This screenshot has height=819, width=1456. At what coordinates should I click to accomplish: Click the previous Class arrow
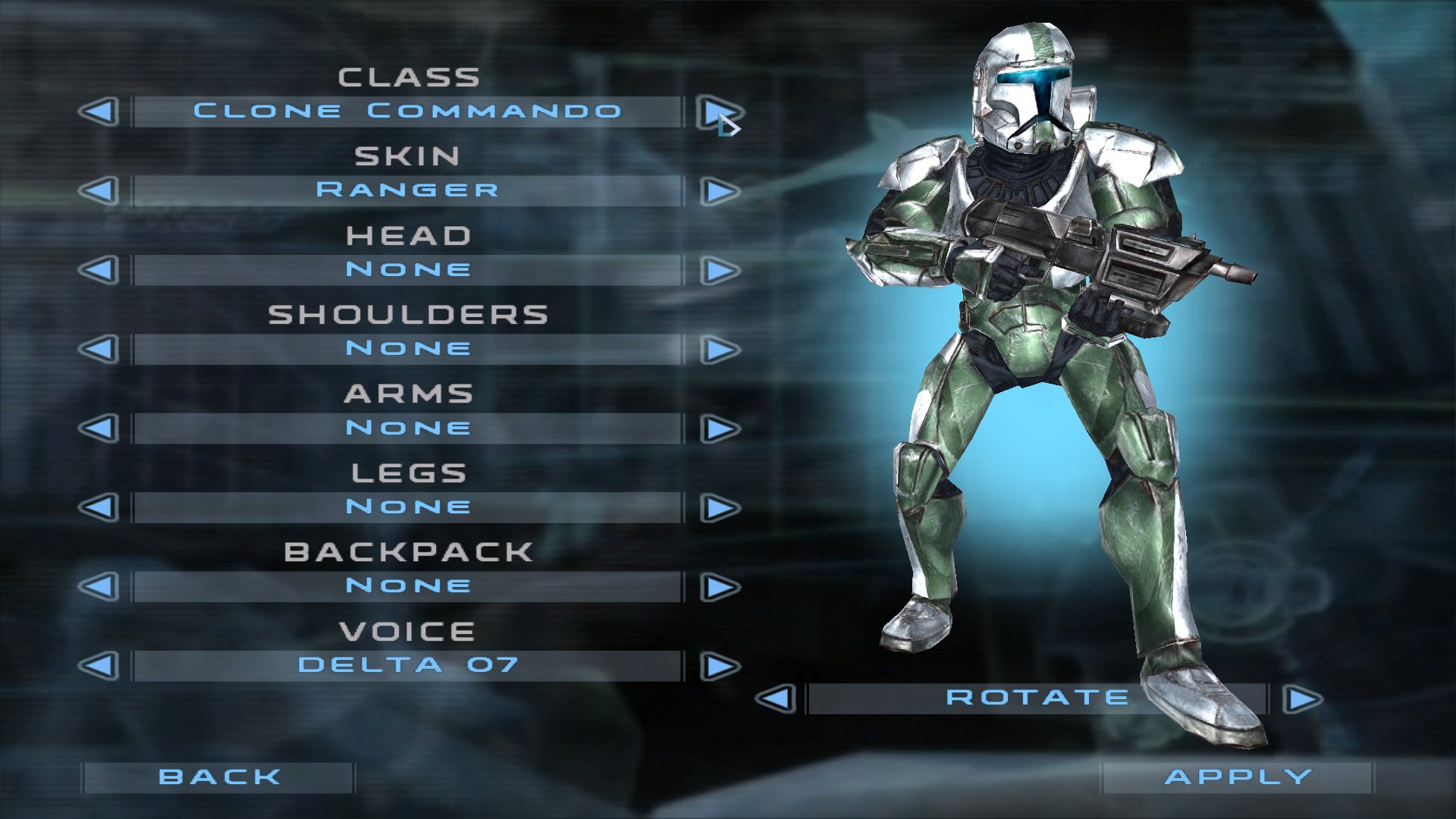(98, 111)
